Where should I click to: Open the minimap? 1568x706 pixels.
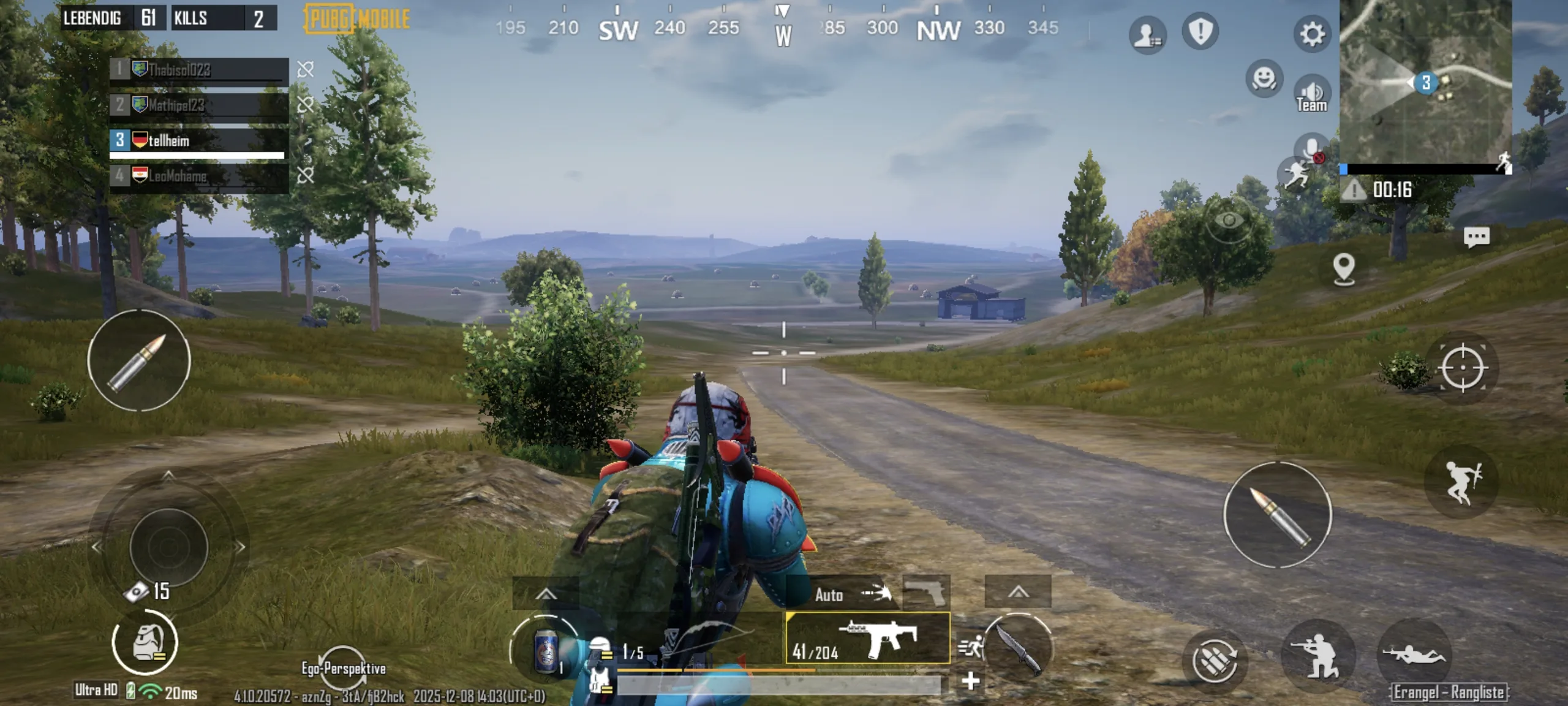[1425, 82]
